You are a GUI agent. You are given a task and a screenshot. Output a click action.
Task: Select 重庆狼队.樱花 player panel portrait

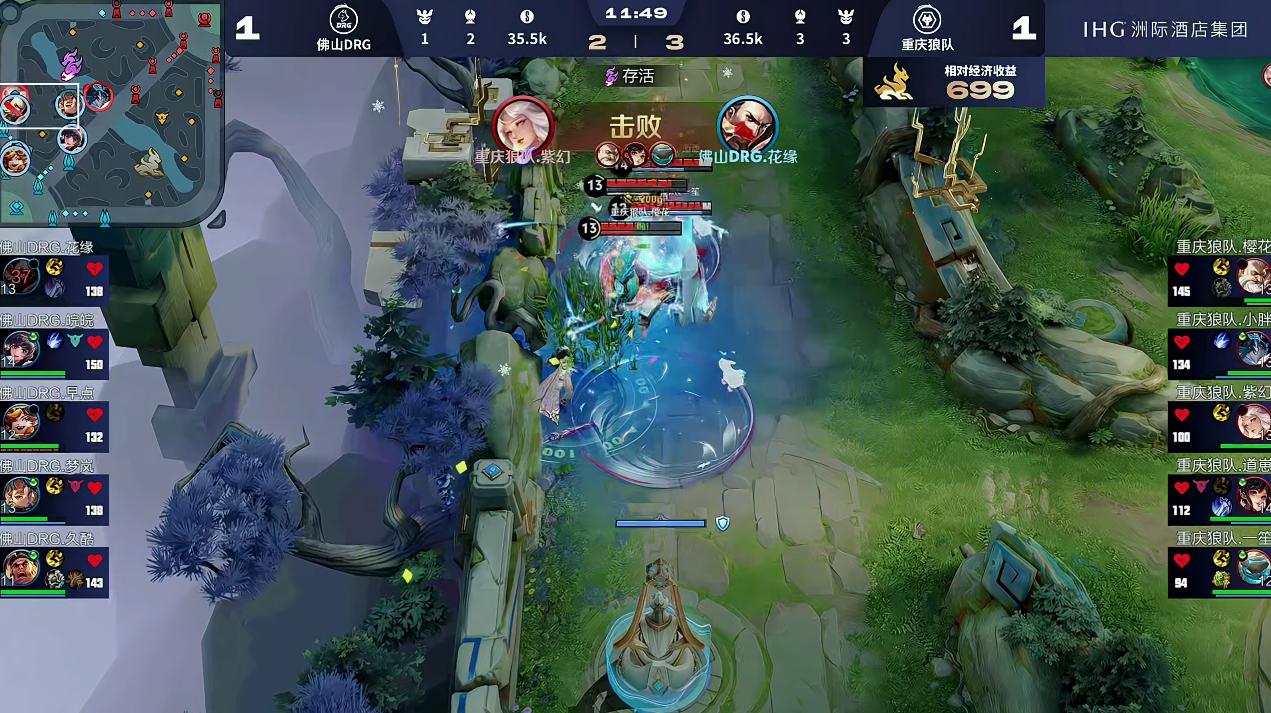[1253, 277]
